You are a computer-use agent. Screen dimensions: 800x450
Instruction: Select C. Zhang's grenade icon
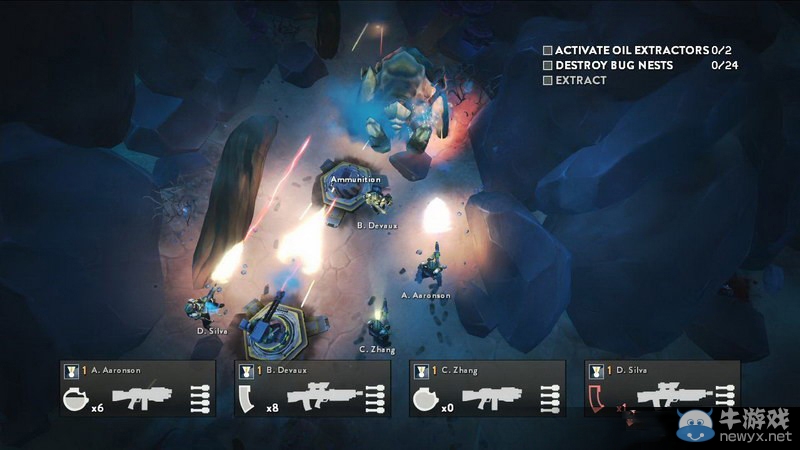tap(425, 398)
